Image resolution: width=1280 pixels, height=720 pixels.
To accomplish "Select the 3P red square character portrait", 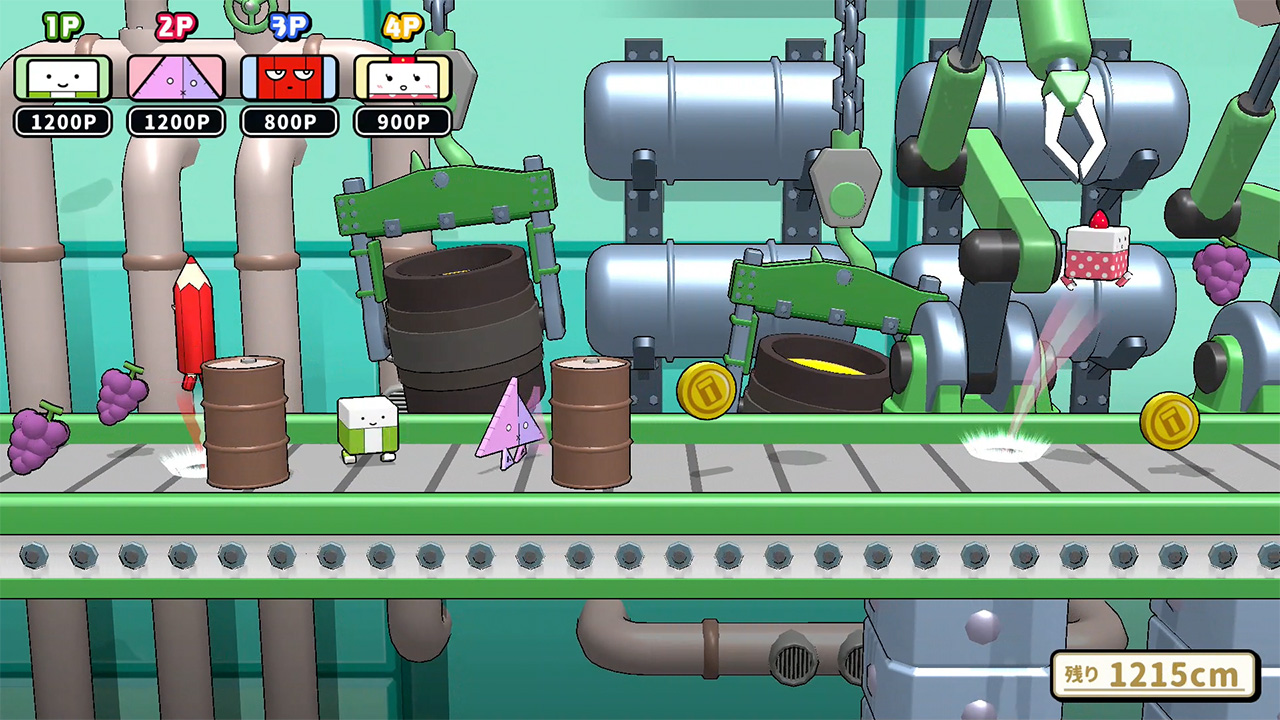I will point(289,78).
